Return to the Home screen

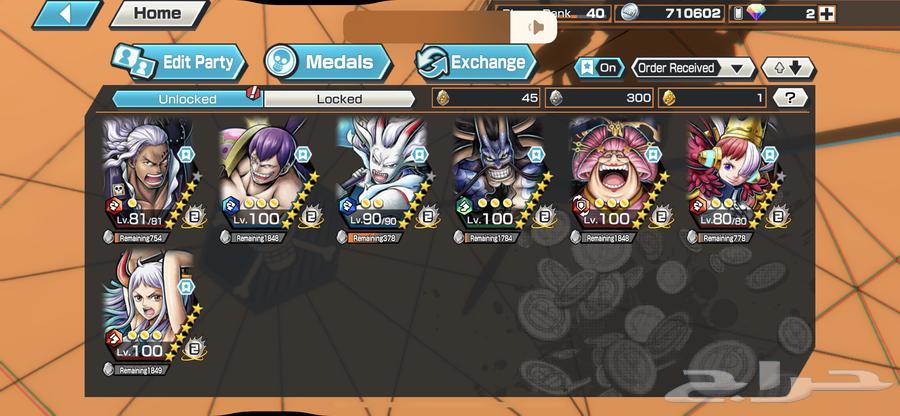(156, 14)
